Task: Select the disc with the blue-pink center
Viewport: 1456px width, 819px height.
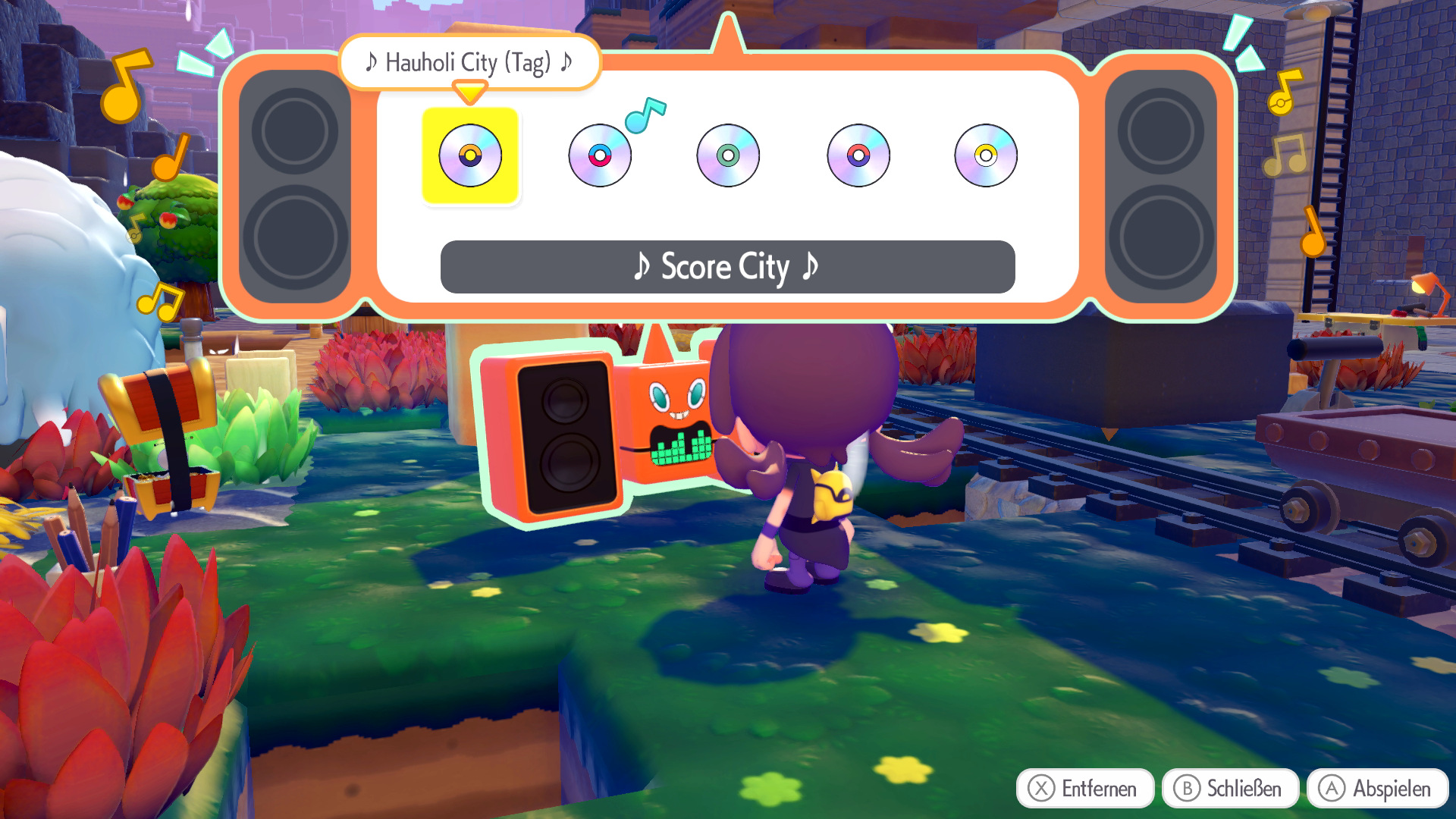Action: point(601,155)
